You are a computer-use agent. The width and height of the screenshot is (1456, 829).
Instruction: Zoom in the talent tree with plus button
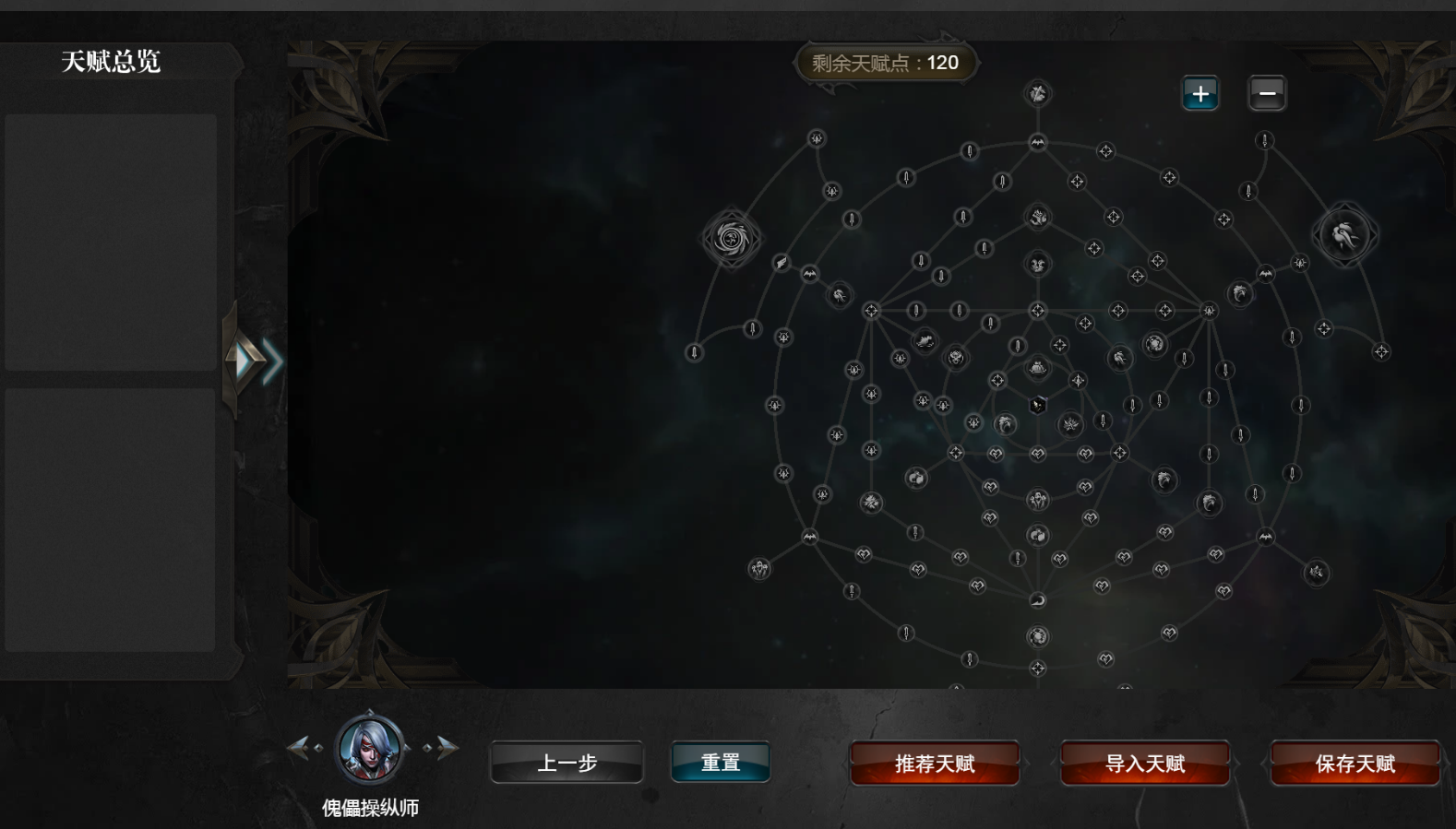(1200, 93)
